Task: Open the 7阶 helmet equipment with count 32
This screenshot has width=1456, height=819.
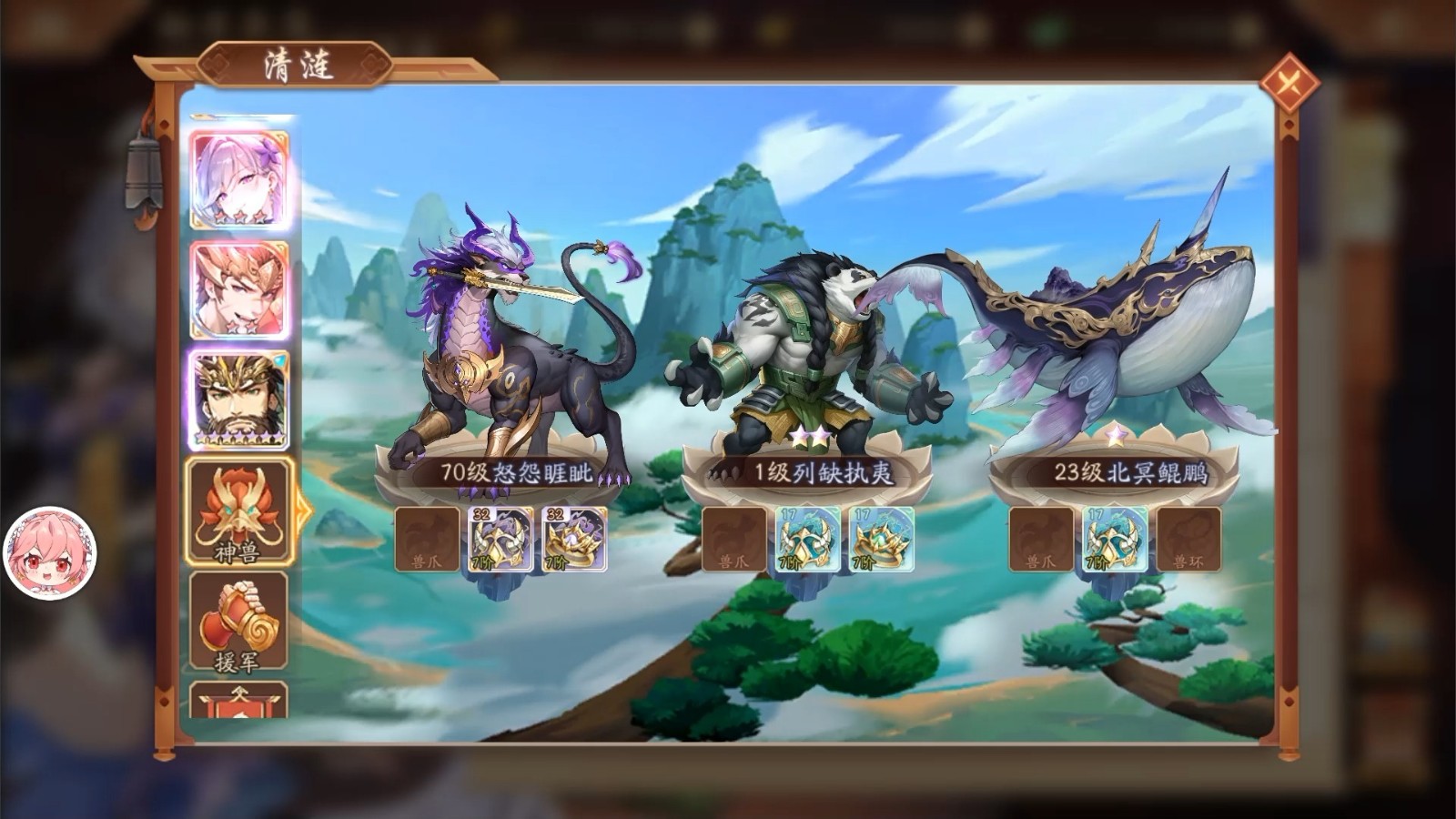Action: 500,539
